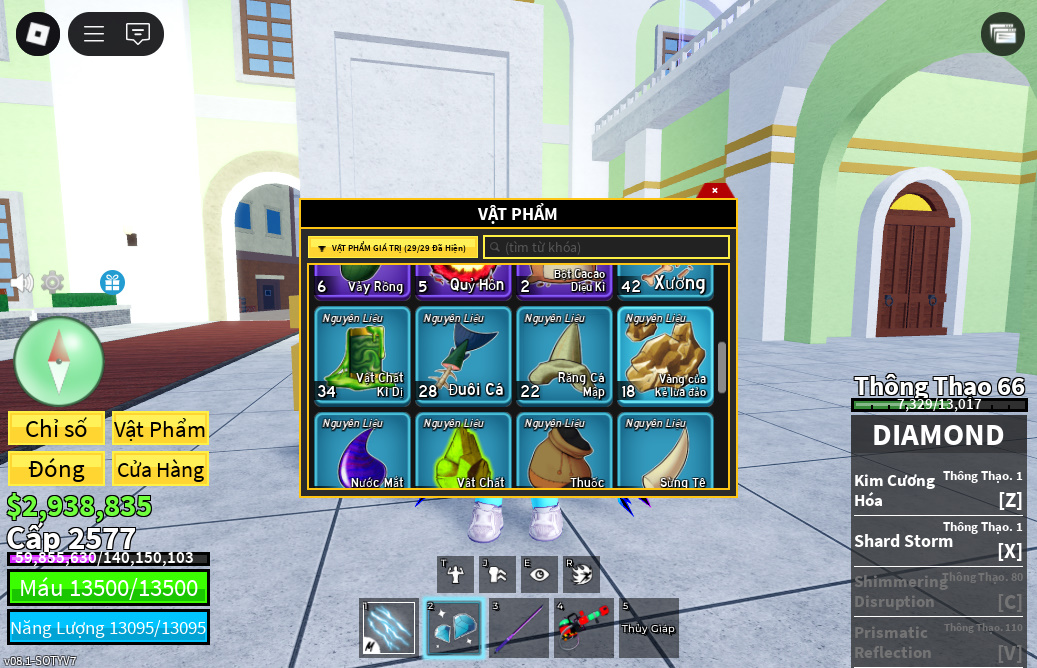Image resolution: width=1037 pixels, height=668 pixels.
Task: Open the Cửa Hàng shop
Action: tap(160, 469)
